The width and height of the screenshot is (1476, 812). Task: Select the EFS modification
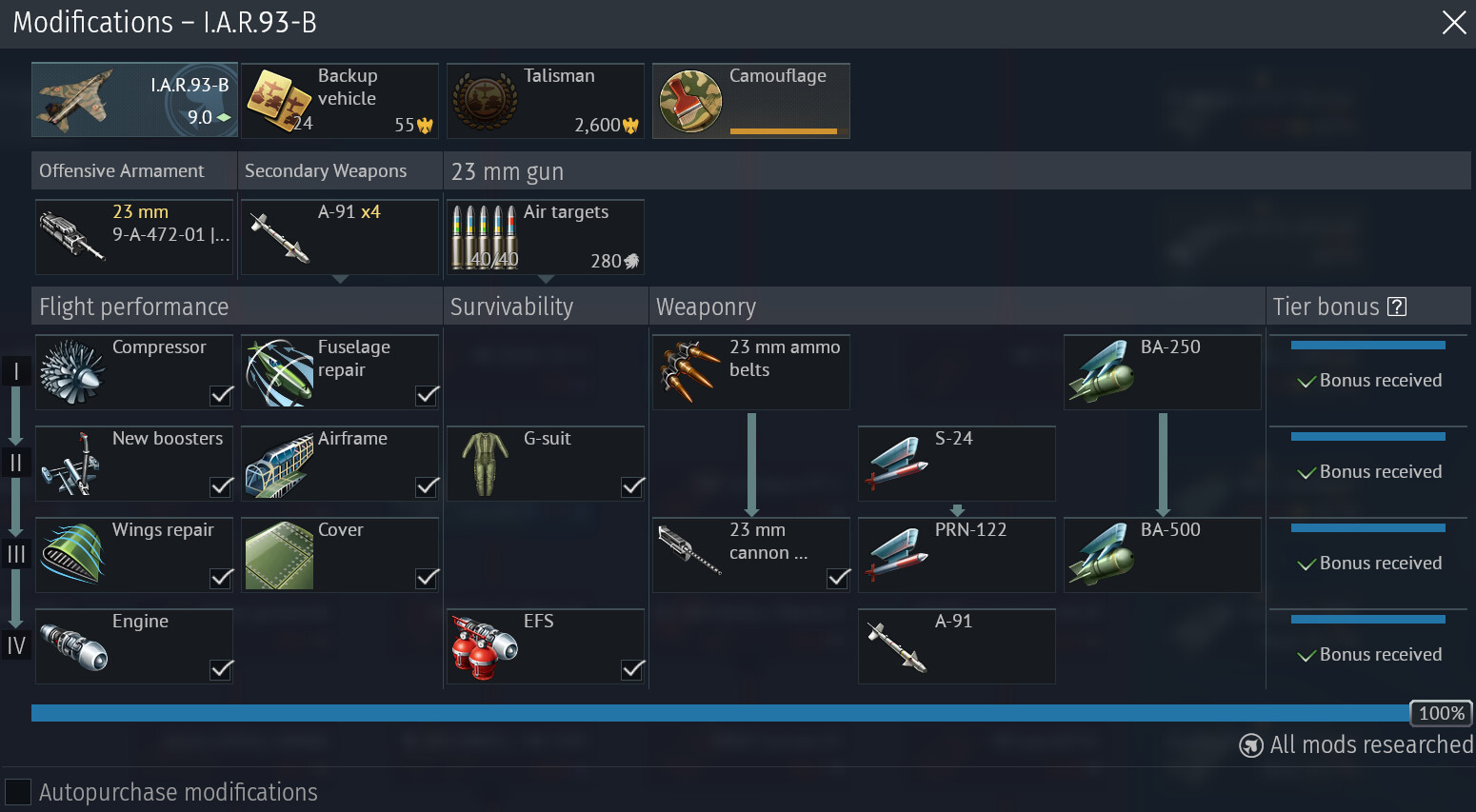546,646
